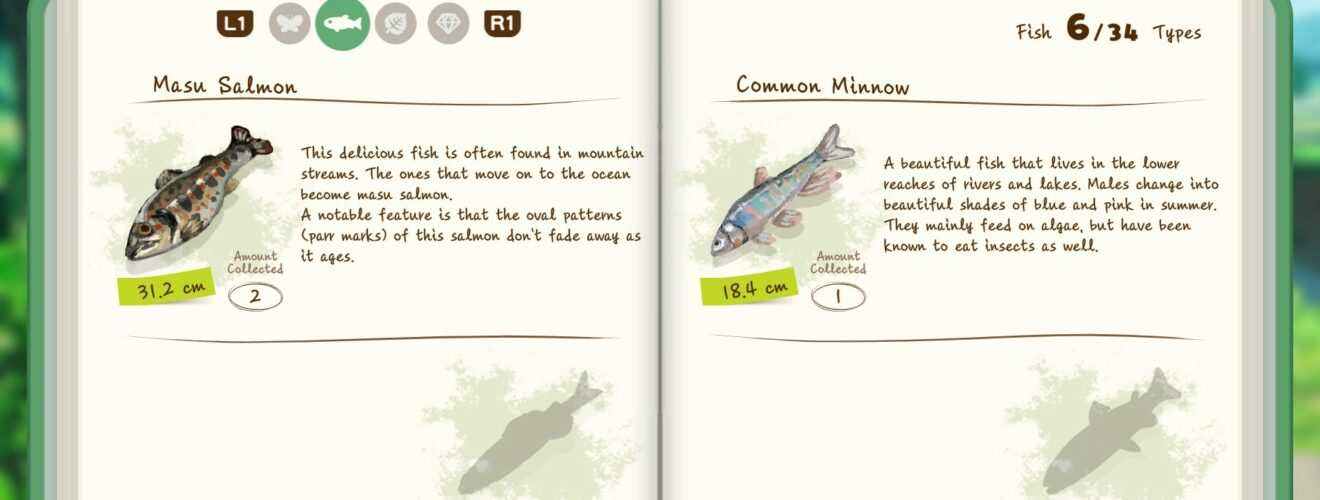Switch to the diamond gems tab
The image size is (1320, 500).
coord(448,24)
